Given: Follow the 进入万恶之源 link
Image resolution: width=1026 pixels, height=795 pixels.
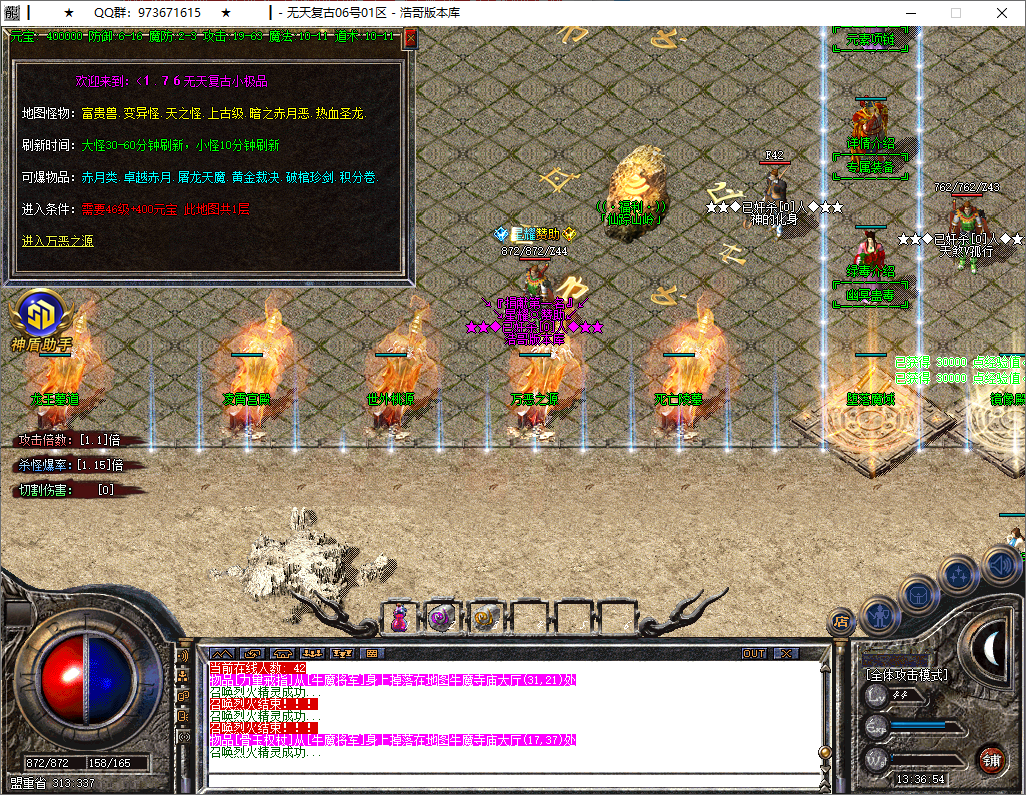Looking at the screenshot, I should coord(58,241).
